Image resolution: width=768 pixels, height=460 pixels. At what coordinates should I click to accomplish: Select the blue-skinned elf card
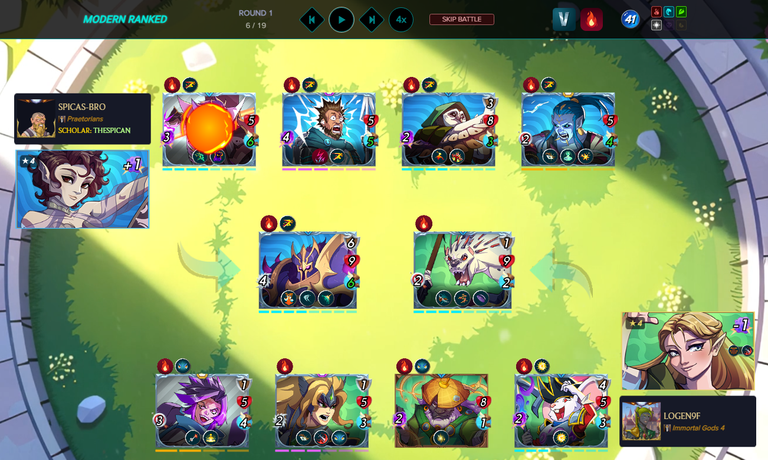567,129
